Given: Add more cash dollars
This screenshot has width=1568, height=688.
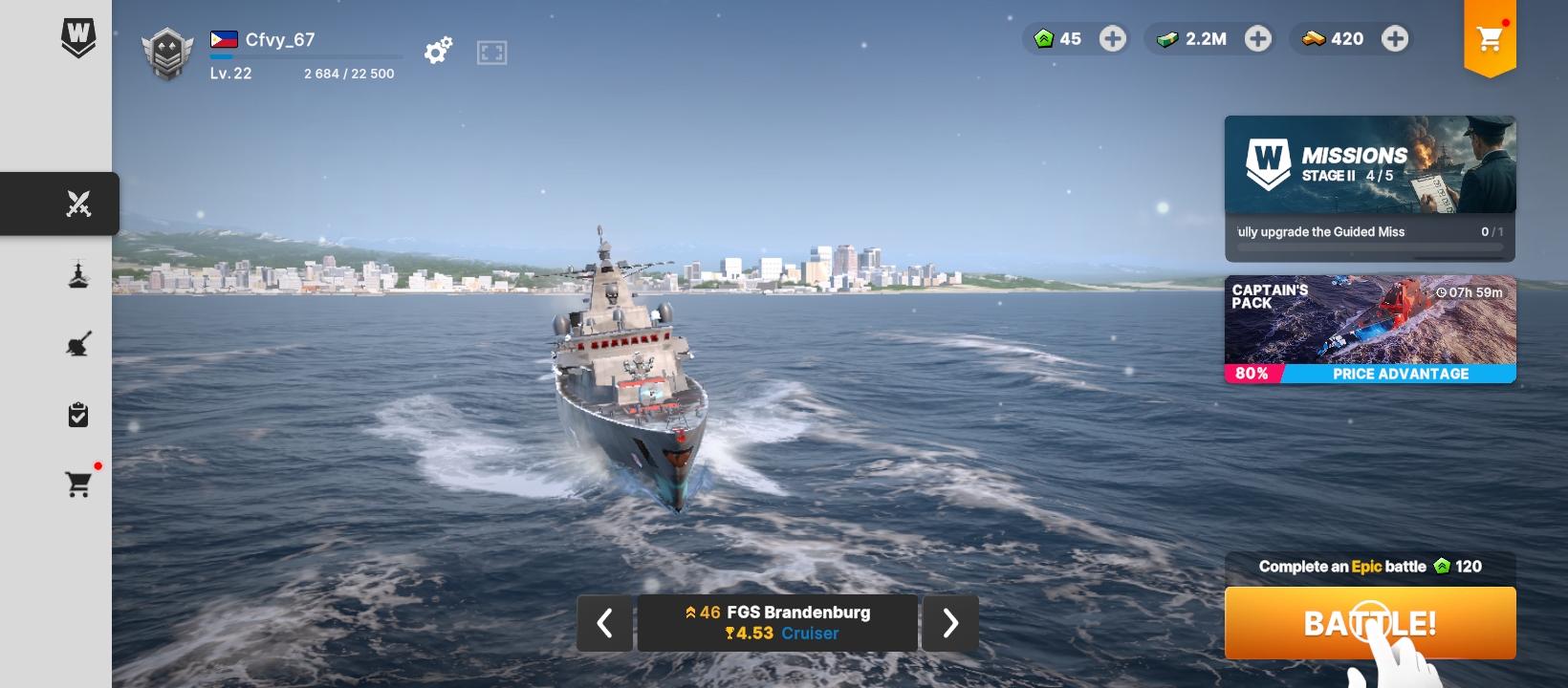Looking at the screenshot, I should (1257, 39).
